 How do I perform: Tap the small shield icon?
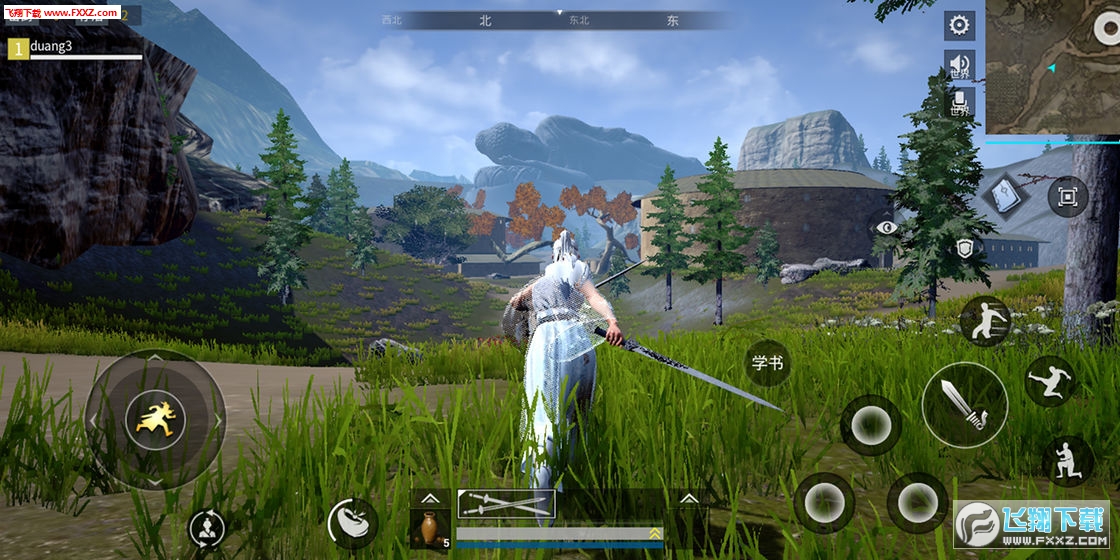click(x=965, y=248)
